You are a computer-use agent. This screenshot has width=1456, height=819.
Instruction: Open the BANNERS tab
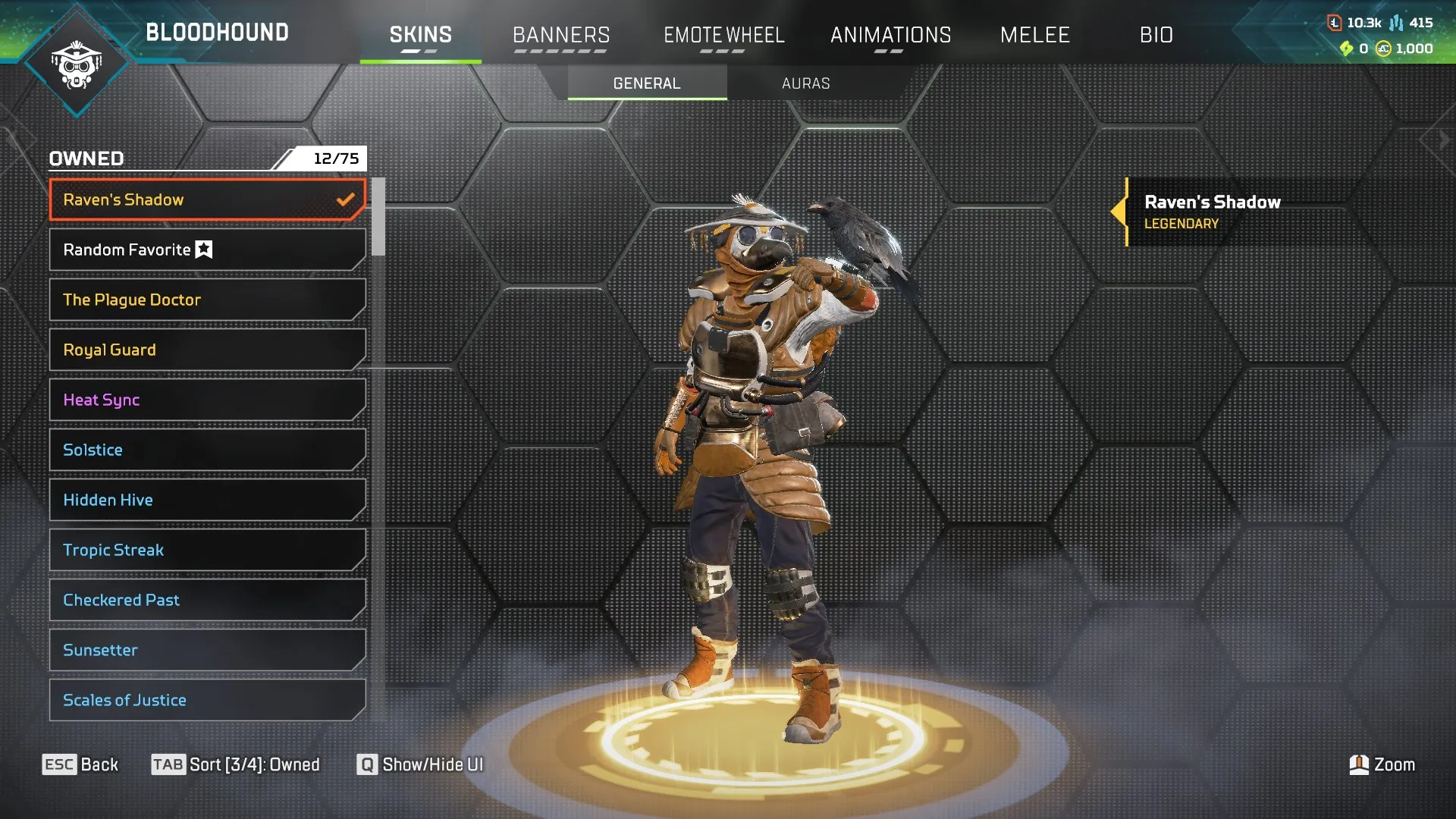point(561,34)
